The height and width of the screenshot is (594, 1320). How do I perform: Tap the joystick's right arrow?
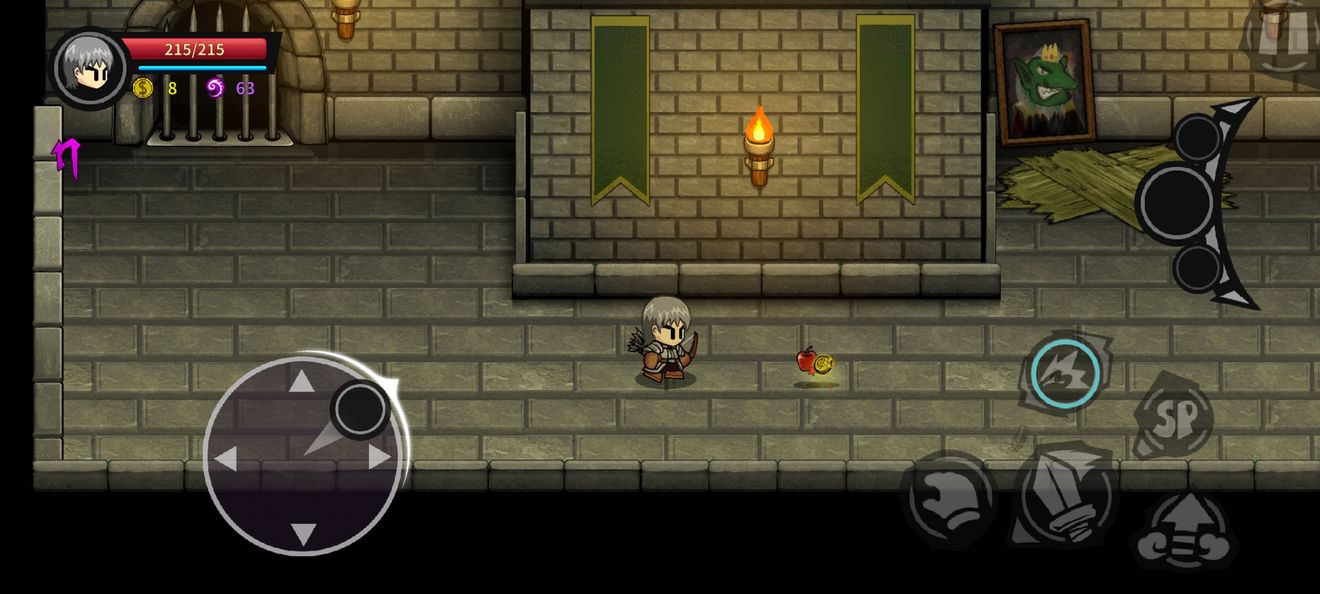[379, 458]
